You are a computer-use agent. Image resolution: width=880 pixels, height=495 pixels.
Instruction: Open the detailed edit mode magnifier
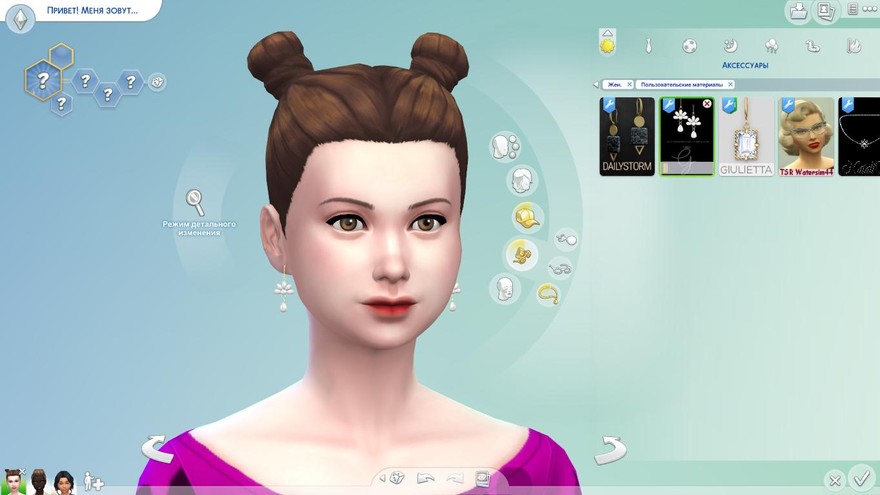[x=196, y=202]
